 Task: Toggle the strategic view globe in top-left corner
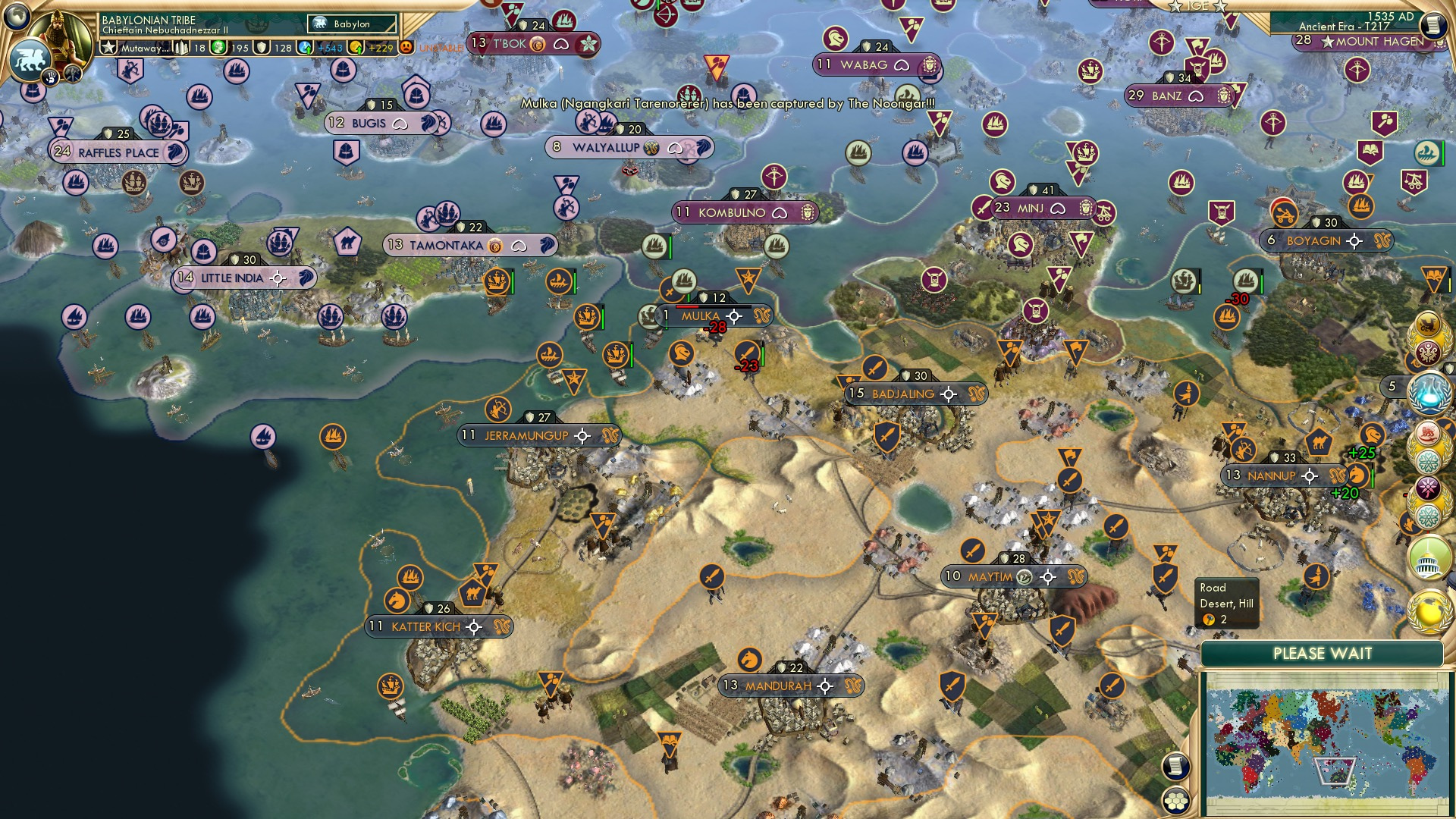[16, 14]
